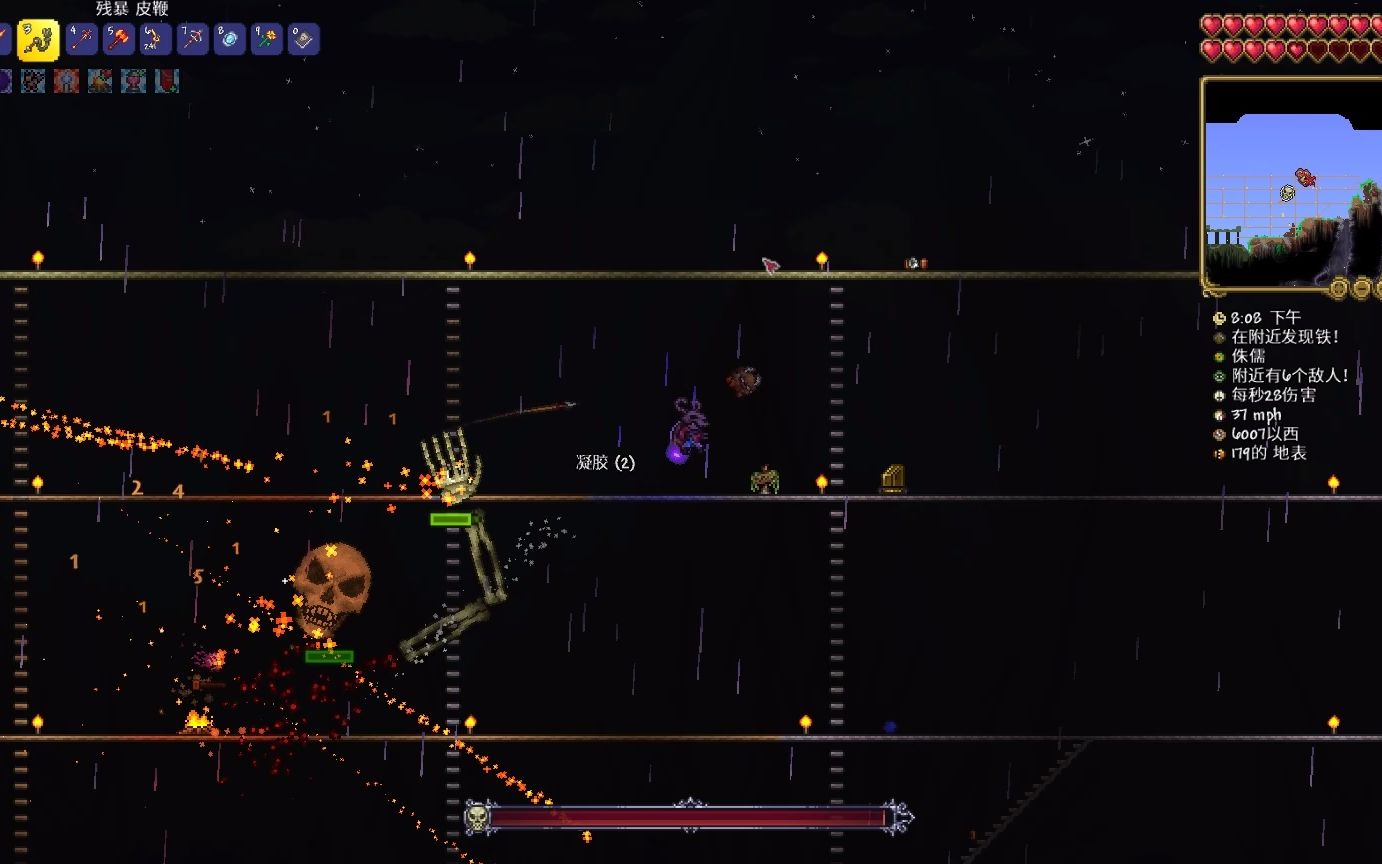The width and height of the screenshot is (1382, 864).
Task: Select the whip in hotbar slot 3
Action: coord(38,40)
